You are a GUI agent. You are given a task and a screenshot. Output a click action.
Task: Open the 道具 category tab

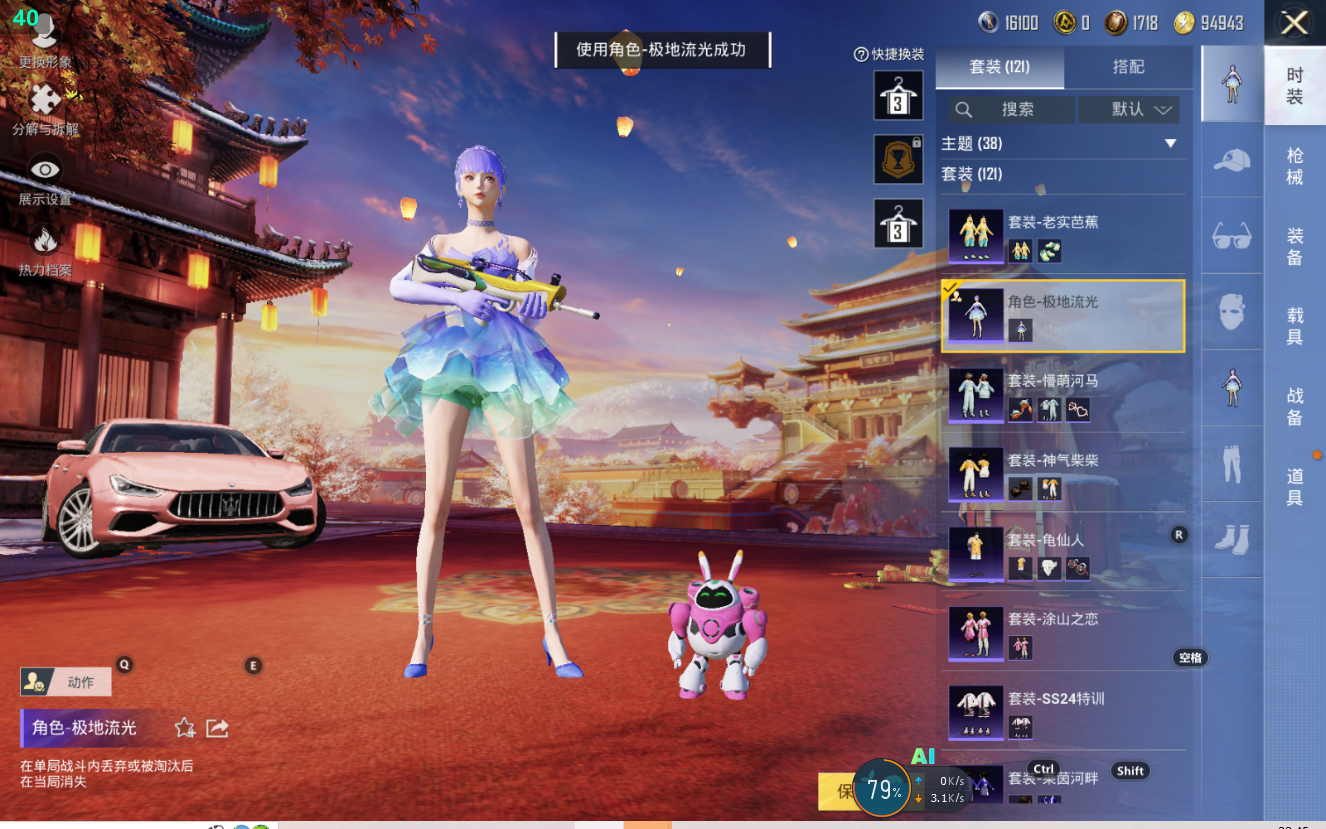click(1294, 487)
